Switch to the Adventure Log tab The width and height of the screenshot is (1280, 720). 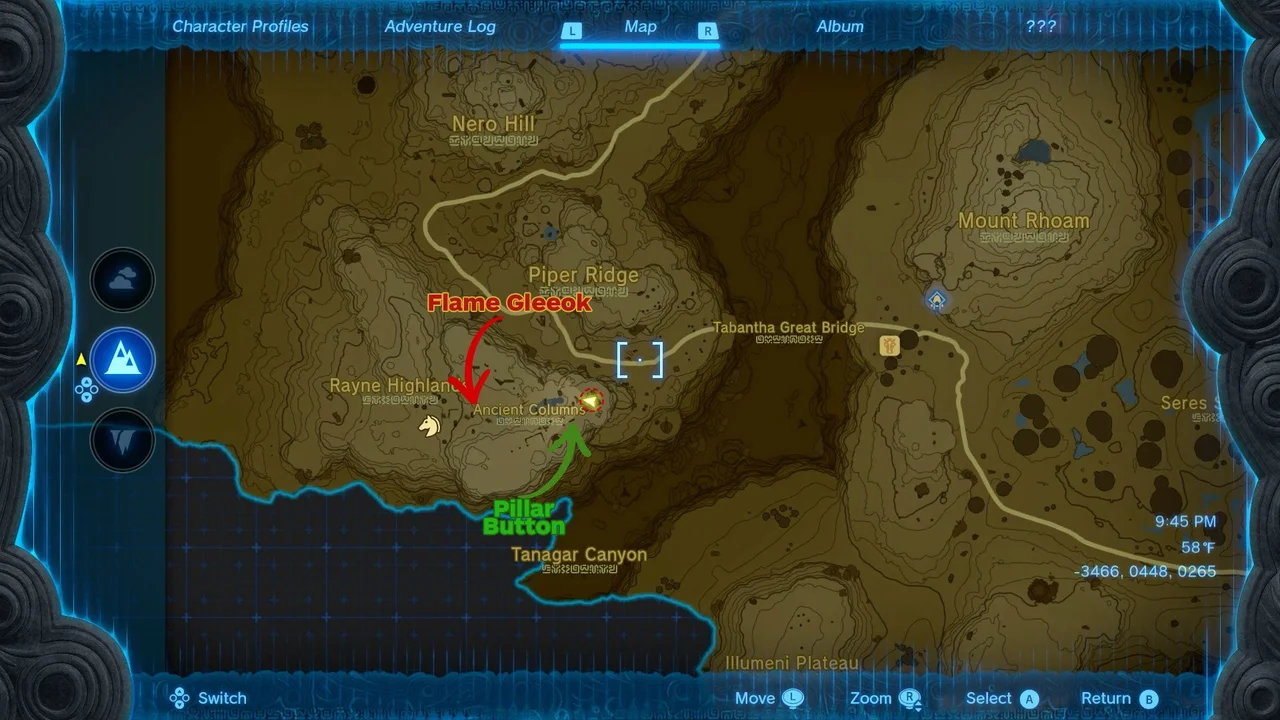click(440, 26)
